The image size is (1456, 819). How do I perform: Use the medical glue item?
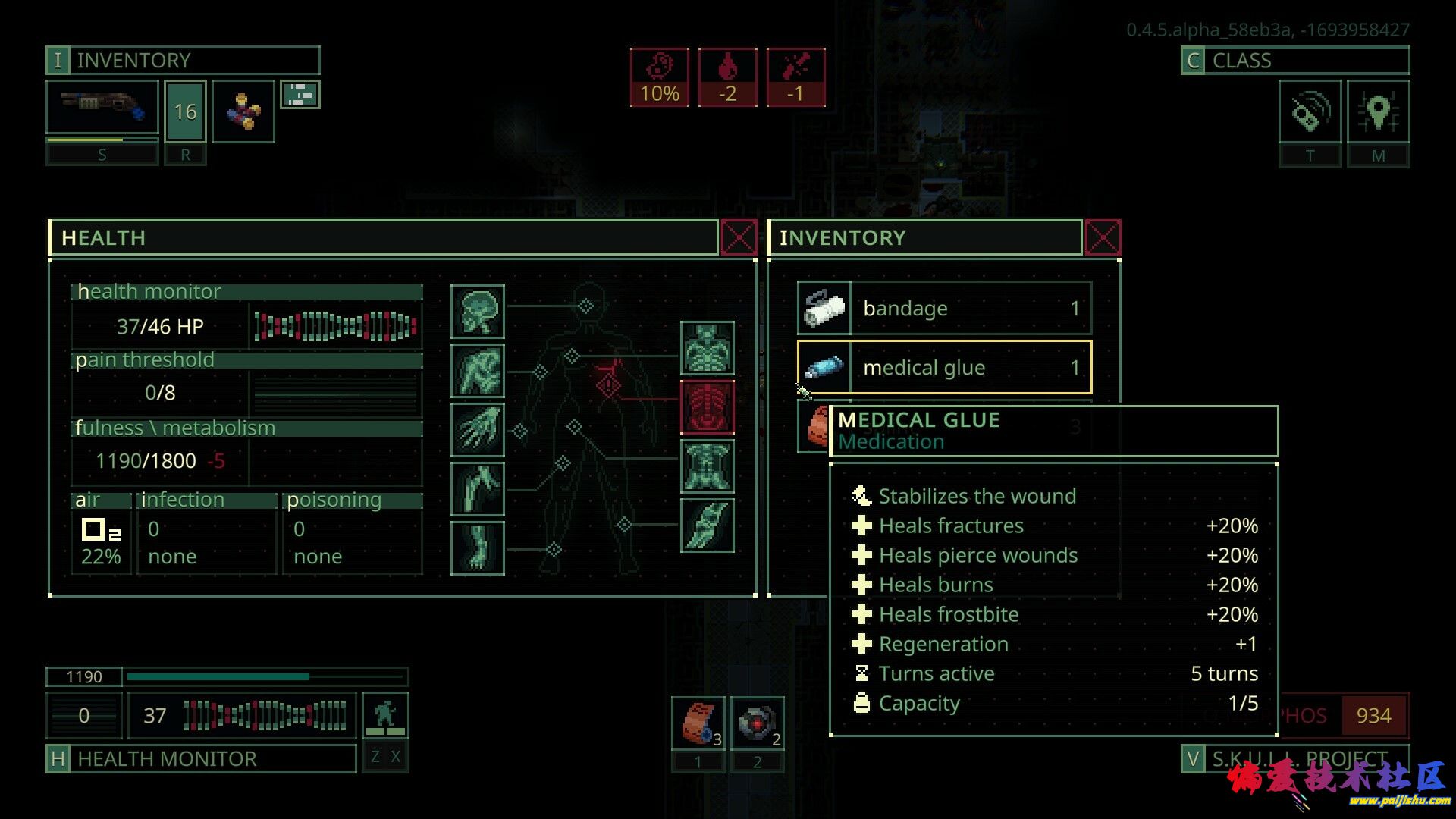tap(944, 368)
